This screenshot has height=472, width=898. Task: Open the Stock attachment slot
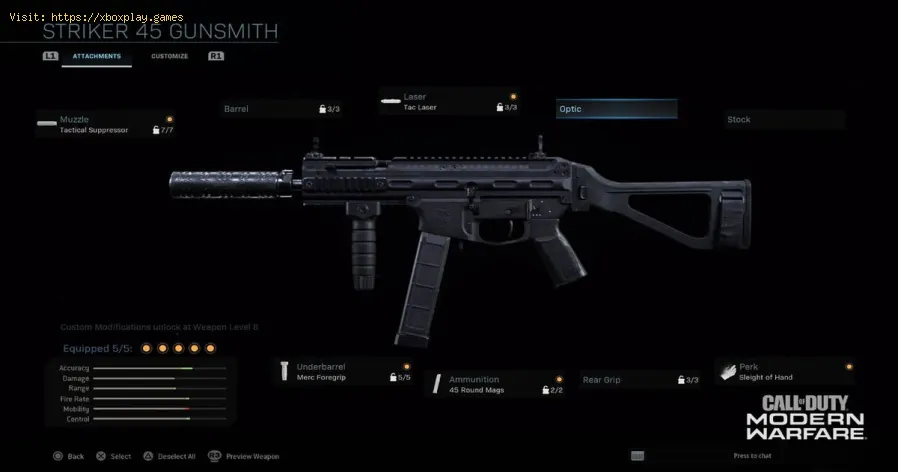tap(784, 120)
